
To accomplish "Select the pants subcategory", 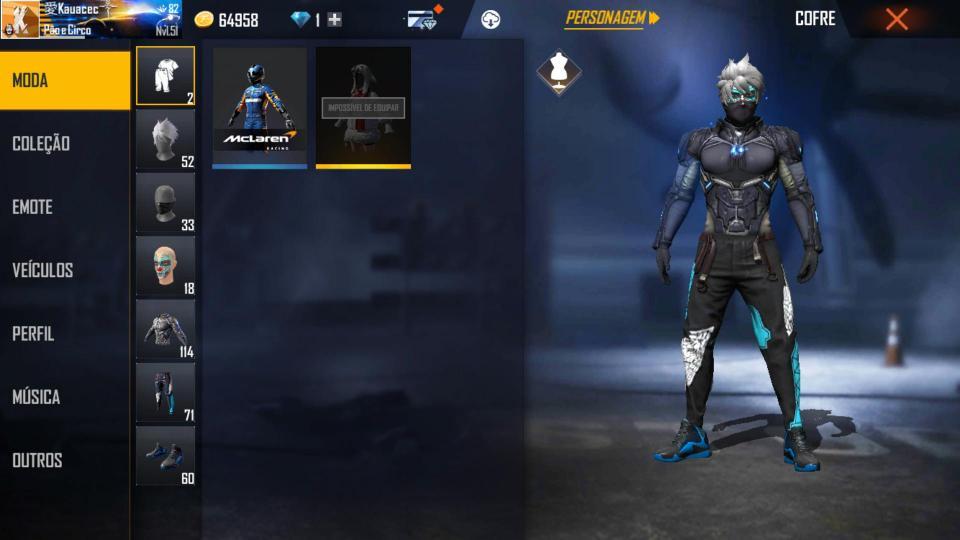I will (x=165, y=393).
